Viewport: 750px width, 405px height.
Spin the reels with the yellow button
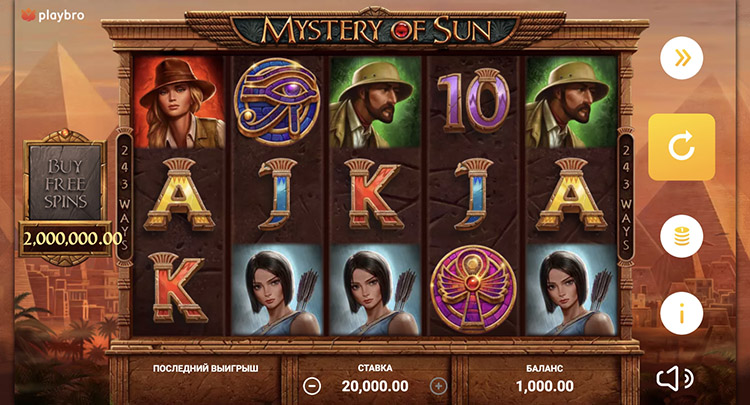point(681,147)
